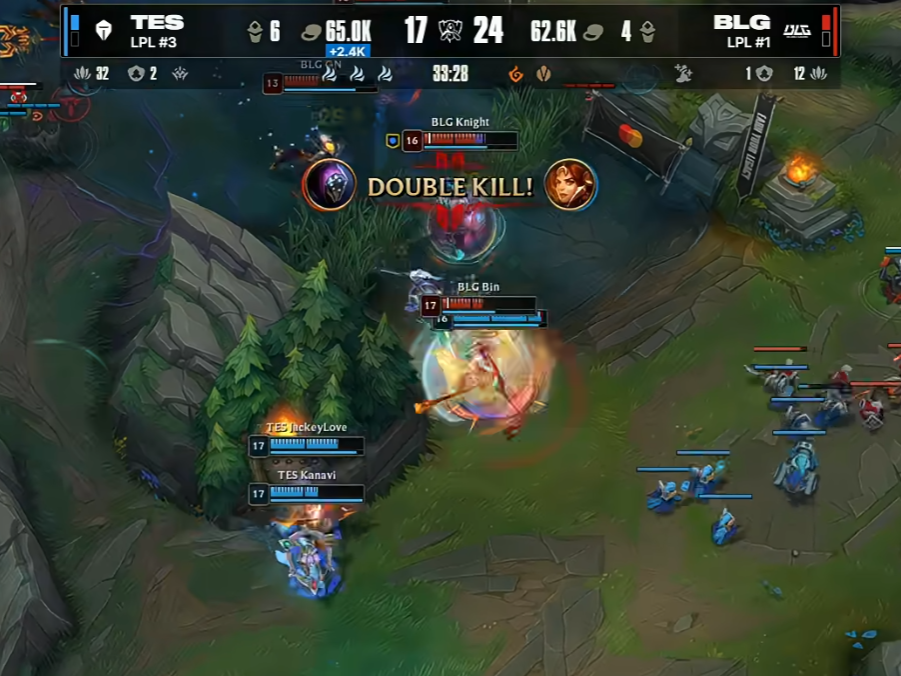This screenshot has height=676, width=901.
Task: Select the TES tower count icon
Action: 256,32
